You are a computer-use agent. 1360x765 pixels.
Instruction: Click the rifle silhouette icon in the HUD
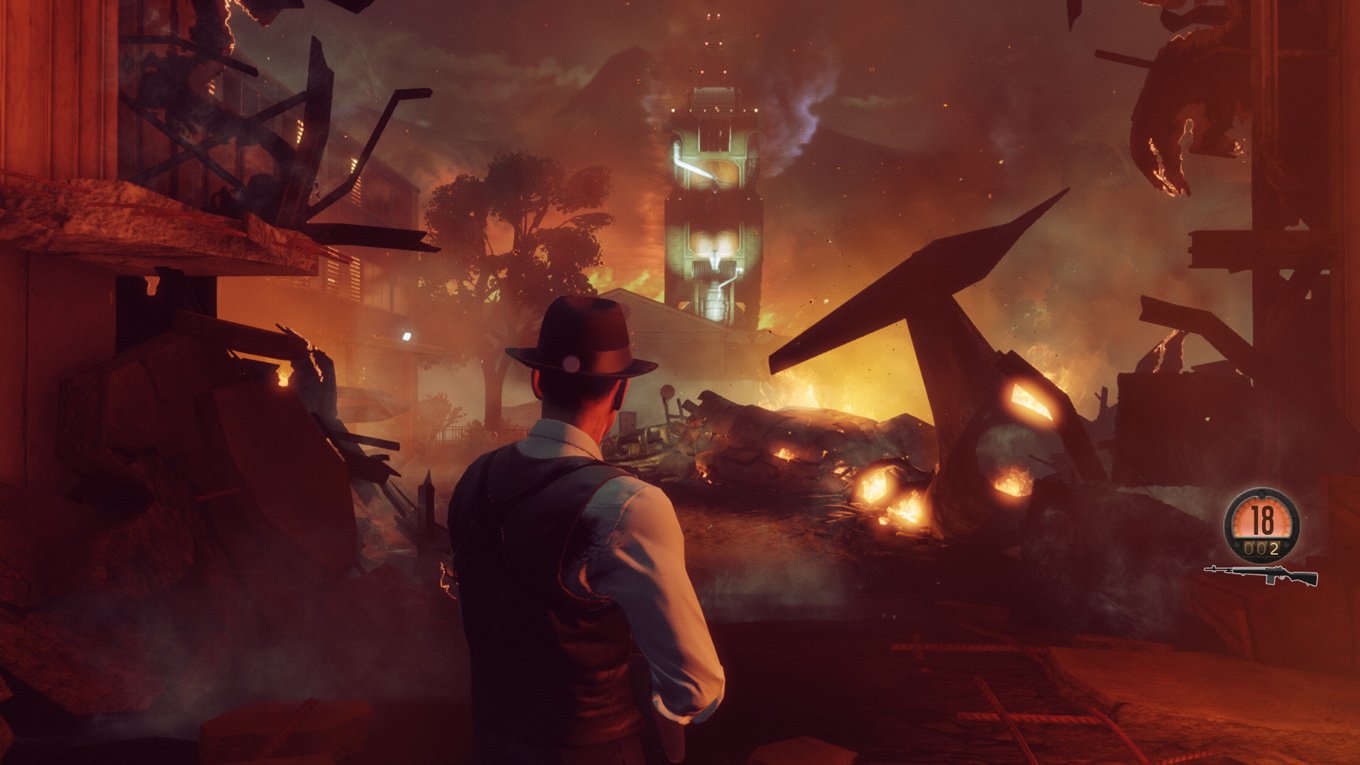click(1260, 574)
